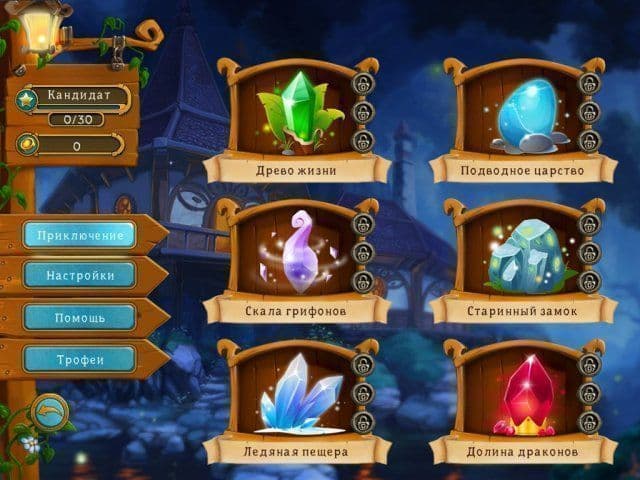Select the Помощь help entry

80,317
